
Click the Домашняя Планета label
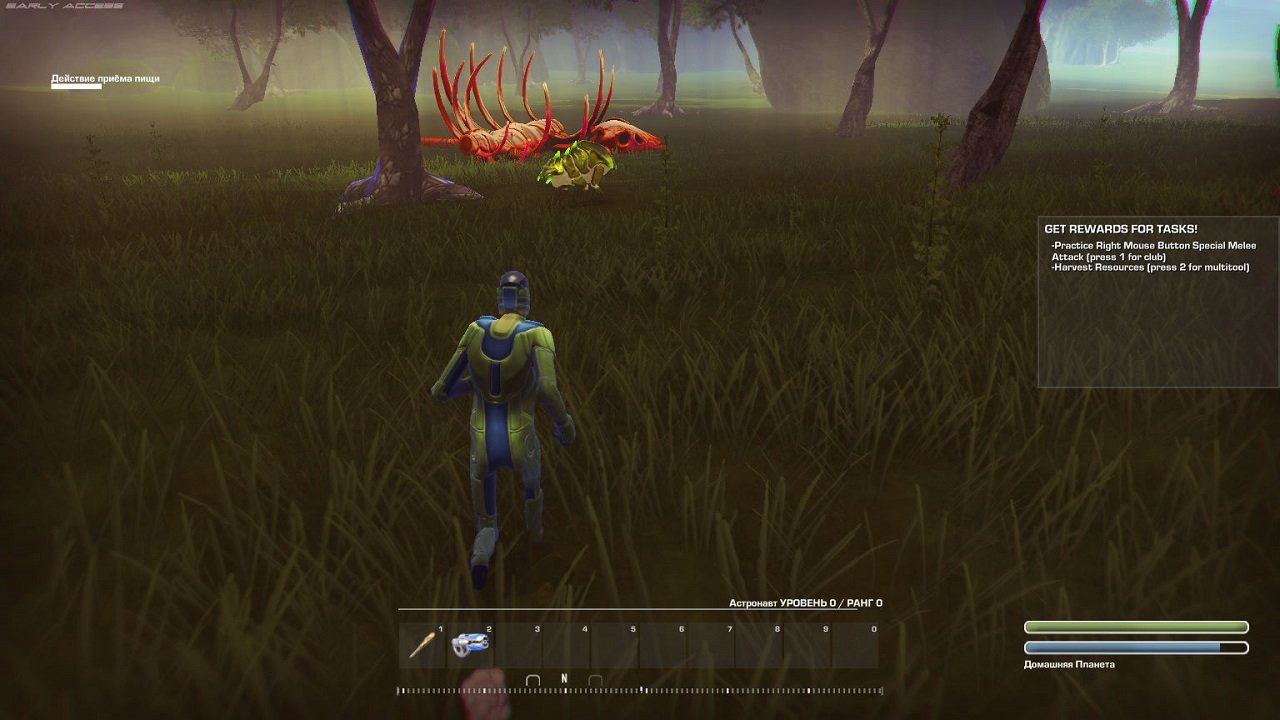coord(1070,663)
